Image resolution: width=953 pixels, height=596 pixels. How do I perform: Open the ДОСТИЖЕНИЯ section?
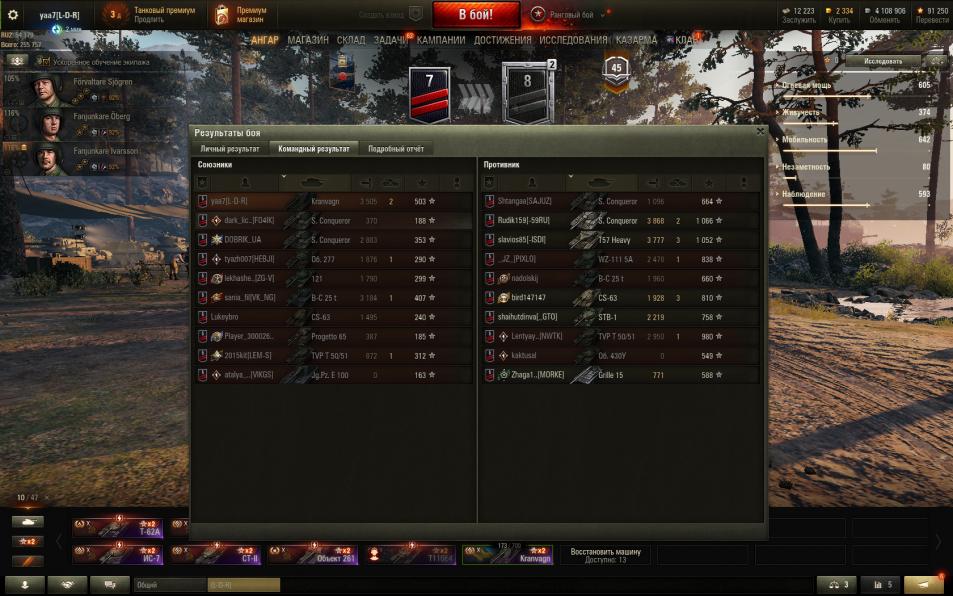coord(502,40)
